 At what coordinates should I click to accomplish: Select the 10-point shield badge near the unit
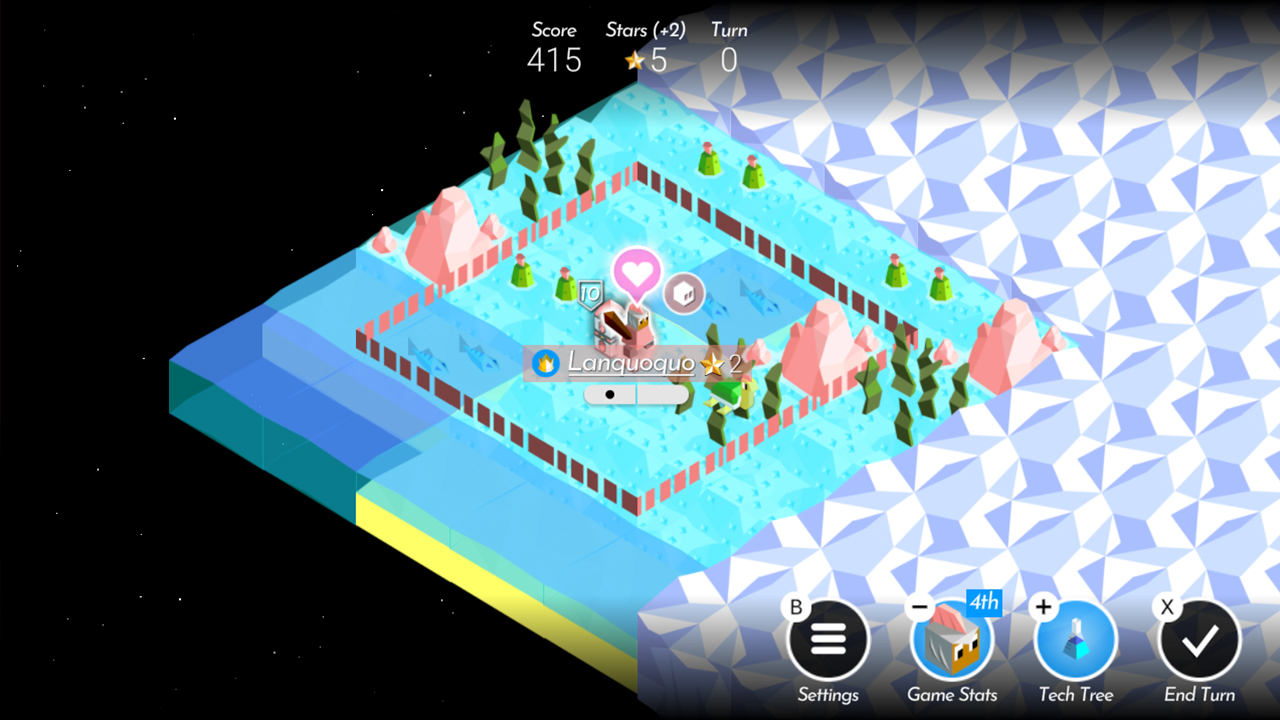[x=592, y=294]
